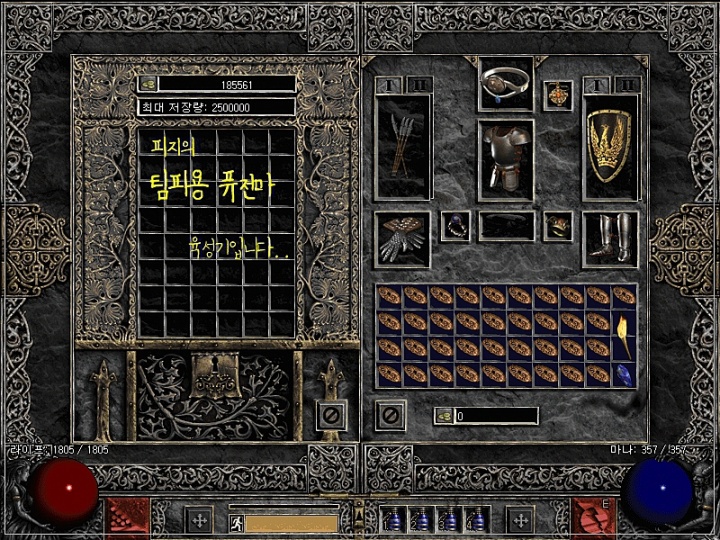Select the equipped boots
Viewport: 720px width, 540px height.
[x=609, y=238]
